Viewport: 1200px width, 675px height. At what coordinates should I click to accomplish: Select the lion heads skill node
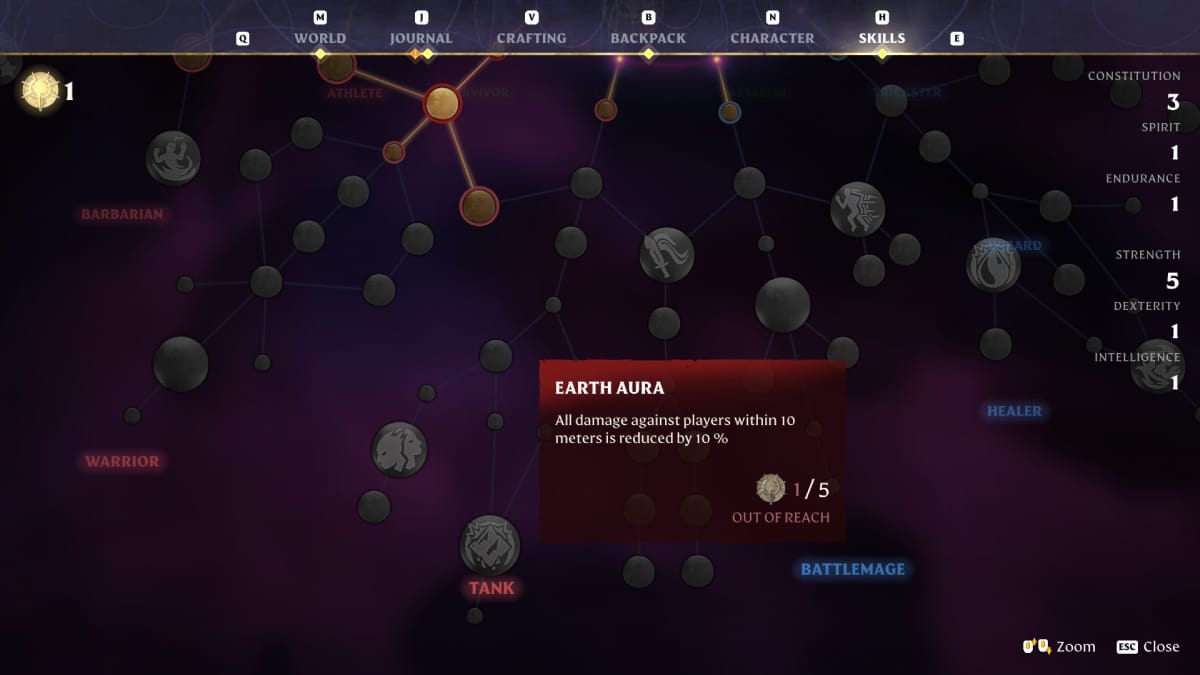click(x=399, y=449)
